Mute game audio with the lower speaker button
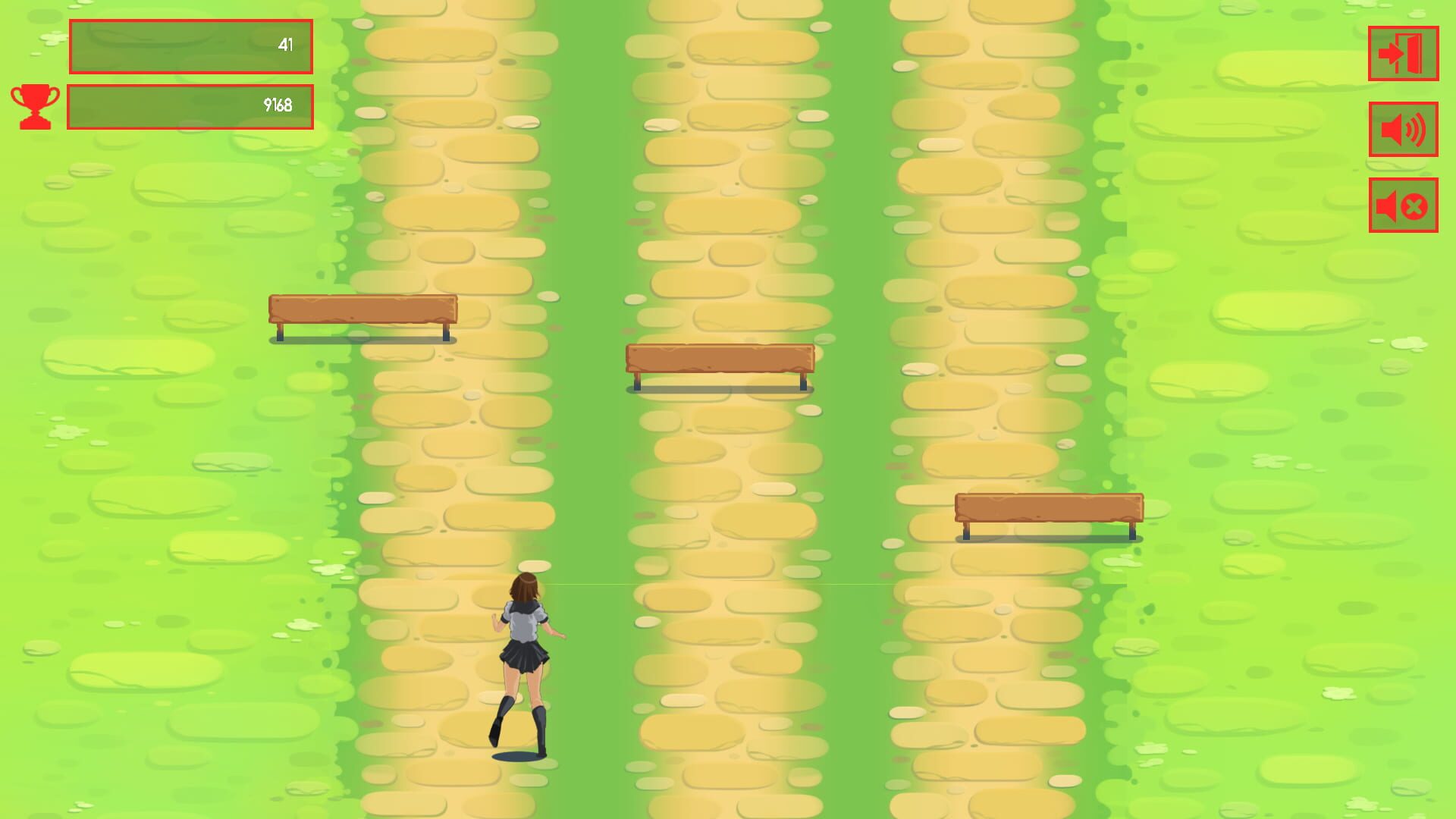 [1401, 203]
